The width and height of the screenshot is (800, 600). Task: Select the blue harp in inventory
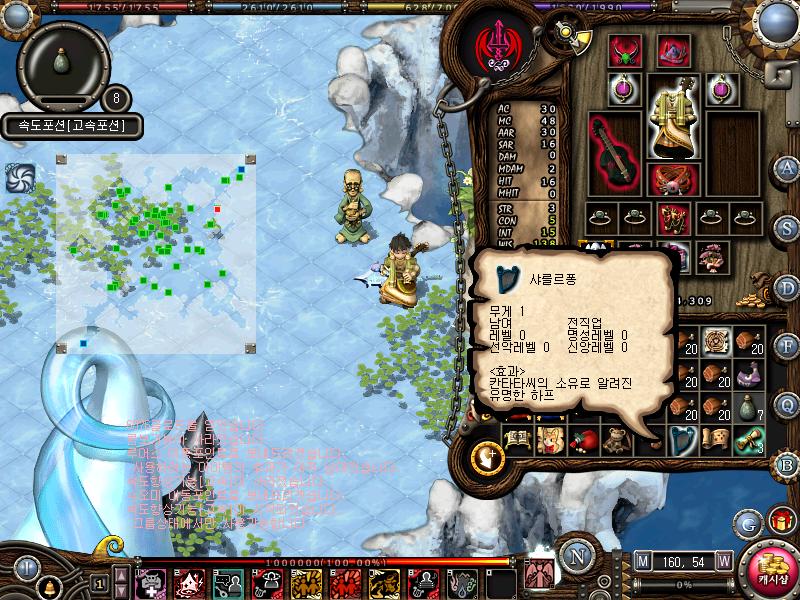point(684,438)
